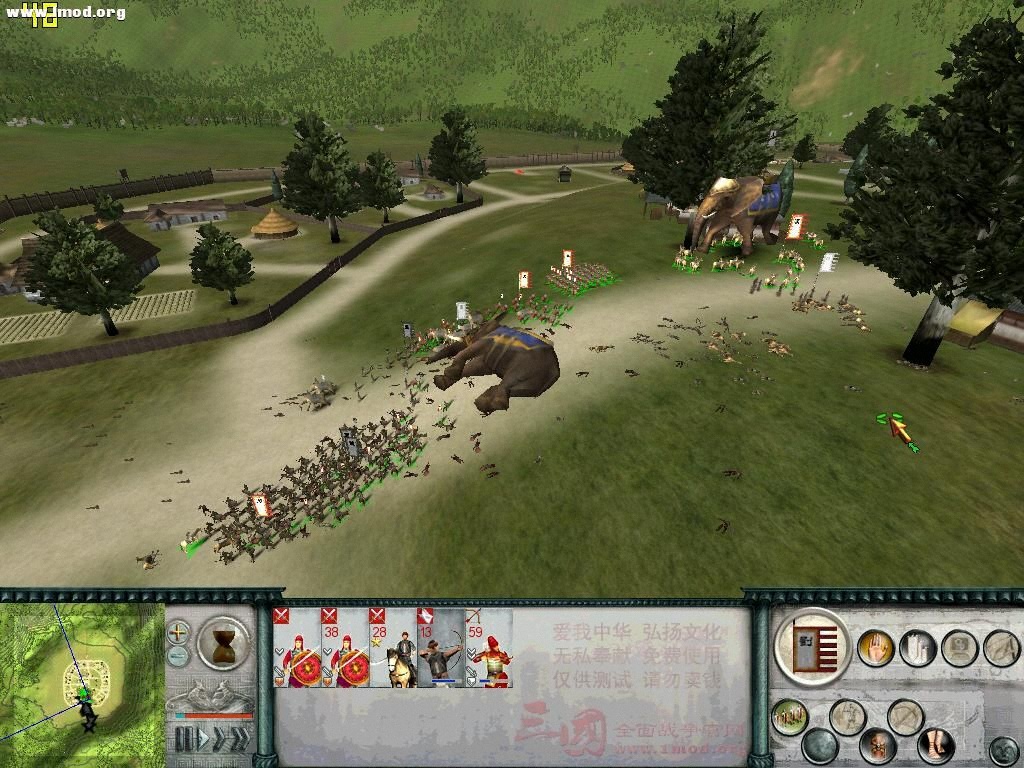Click the hourglass battle timer button
This screenshot has width=1024, height=768.
coord(223,641)
